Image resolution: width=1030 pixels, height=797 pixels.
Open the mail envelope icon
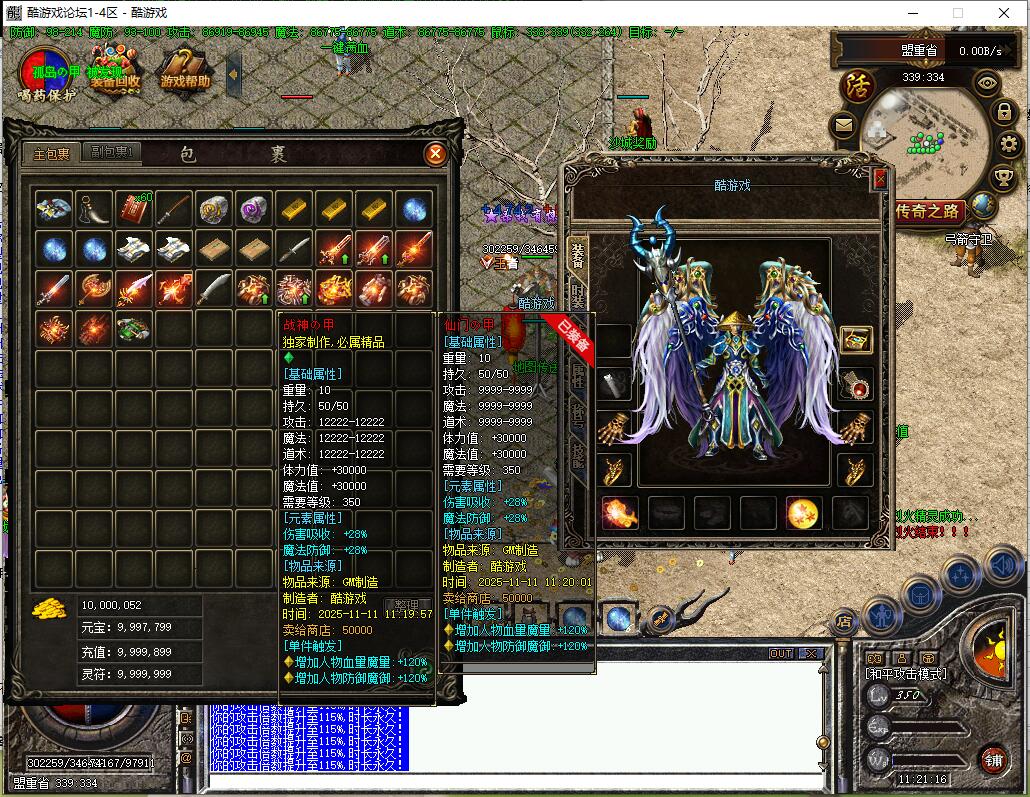pos(843,126)
